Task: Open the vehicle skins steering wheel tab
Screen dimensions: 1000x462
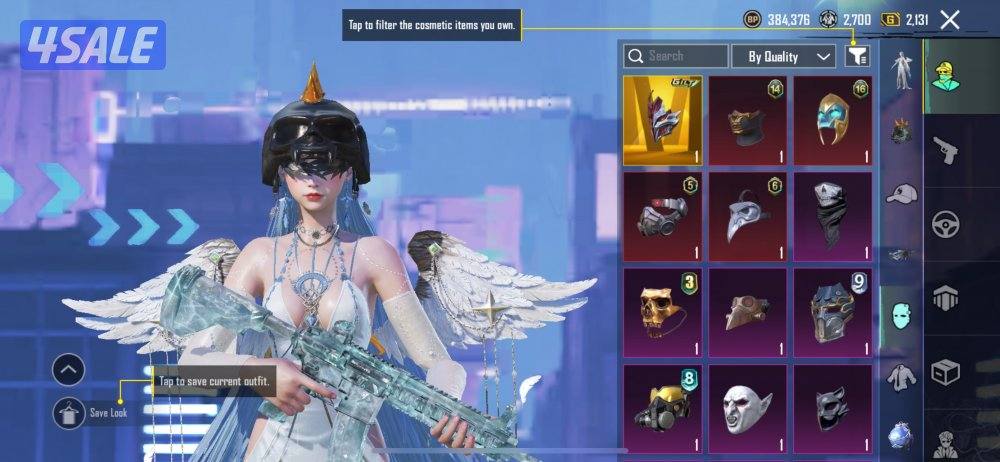Action: pyautogui.click(x=945, y=225)
